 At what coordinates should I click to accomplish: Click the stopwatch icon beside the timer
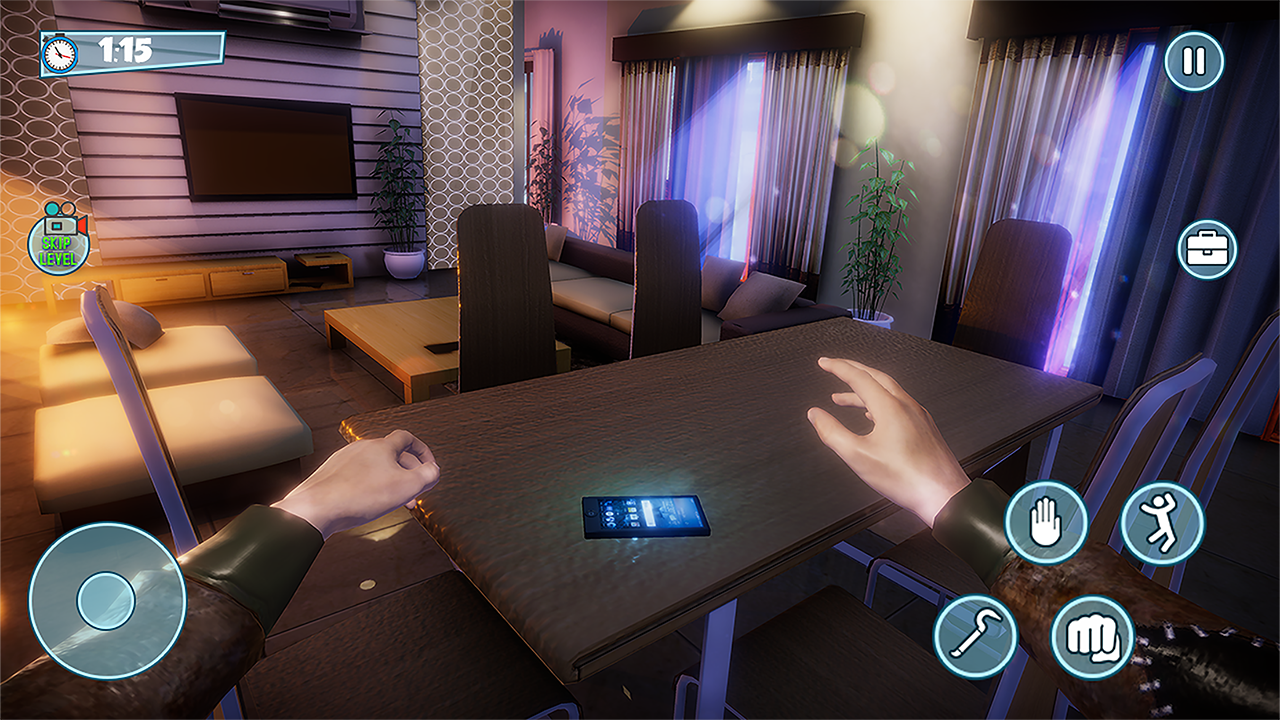click(x=60, y=54)
